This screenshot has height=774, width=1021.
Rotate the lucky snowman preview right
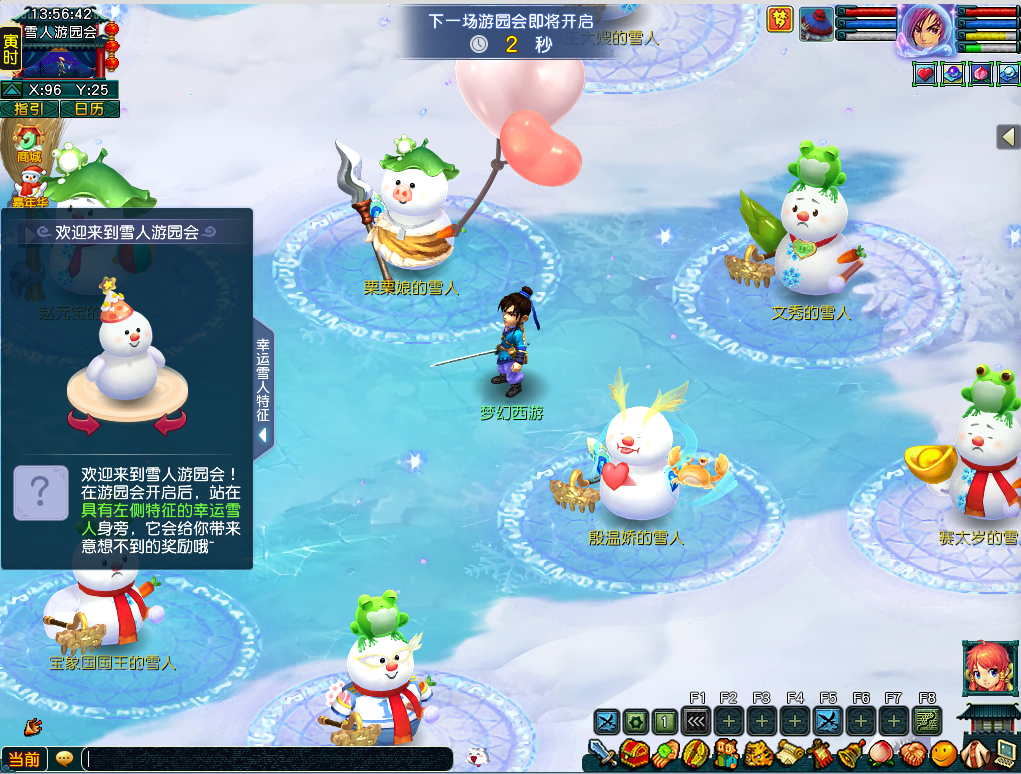pos(170,424)
